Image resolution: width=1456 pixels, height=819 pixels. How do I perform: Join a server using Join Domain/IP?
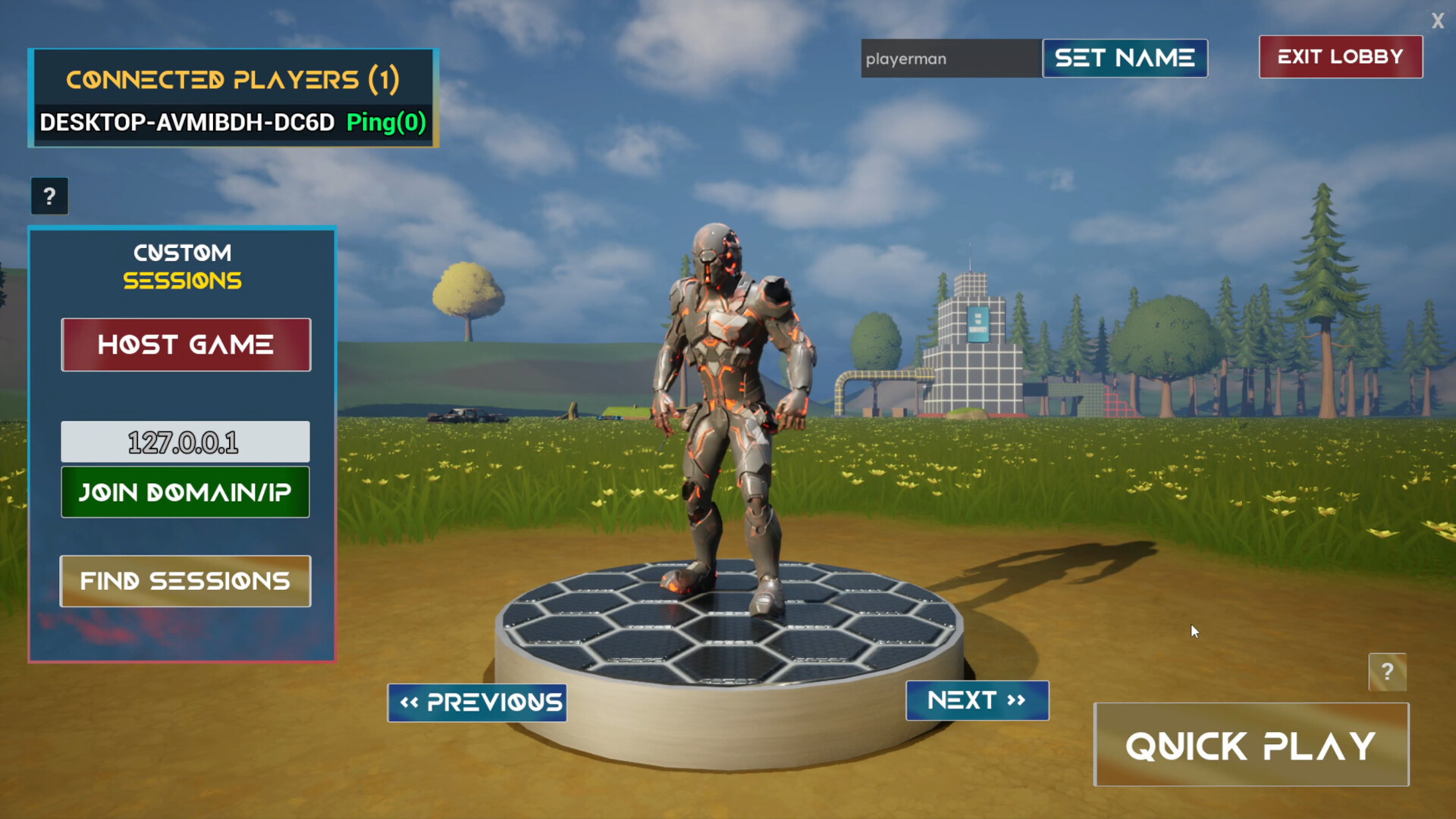pos(185,492)
